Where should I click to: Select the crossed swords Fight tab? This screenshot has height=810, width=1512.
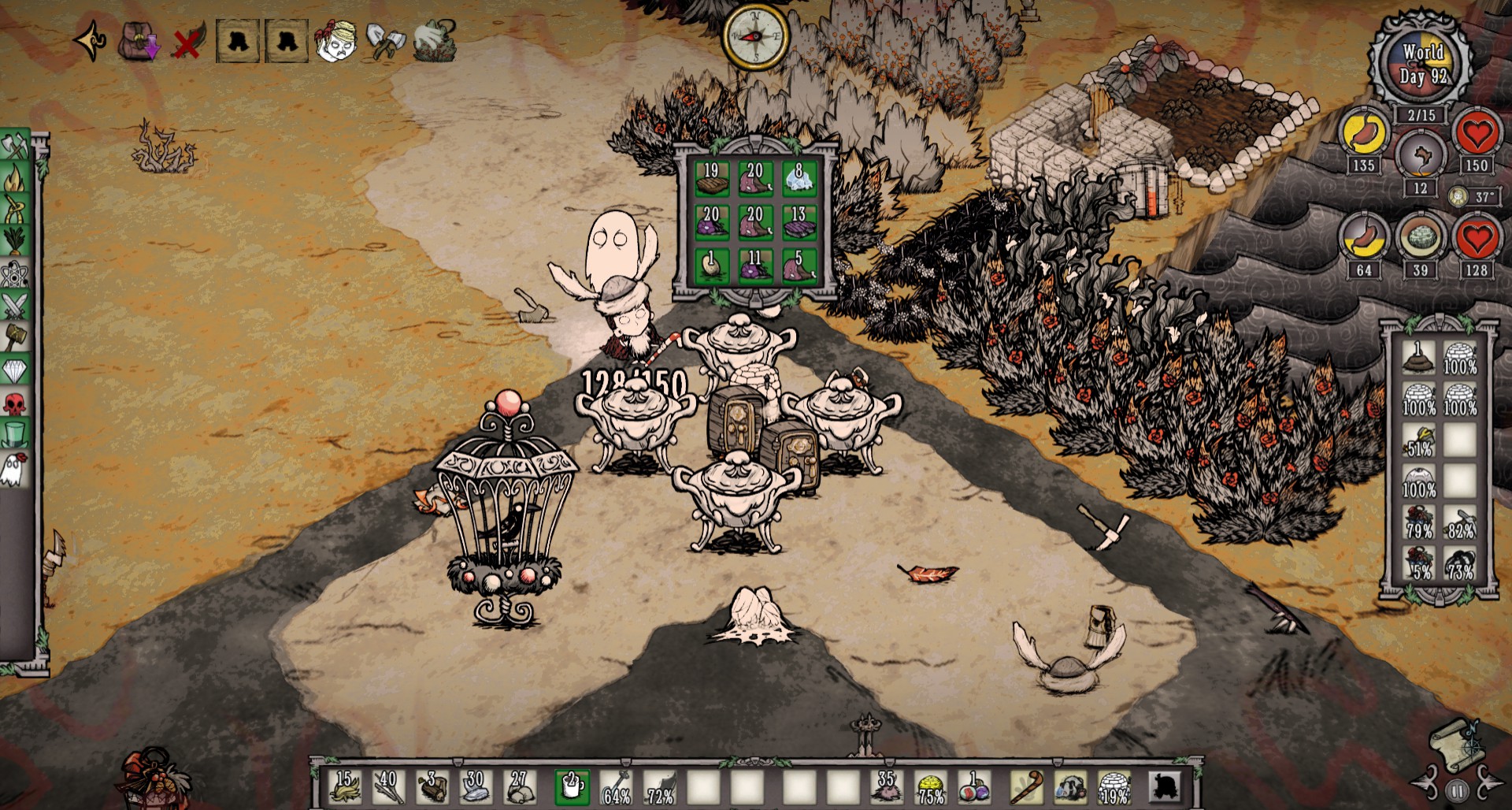pos(15,306)
